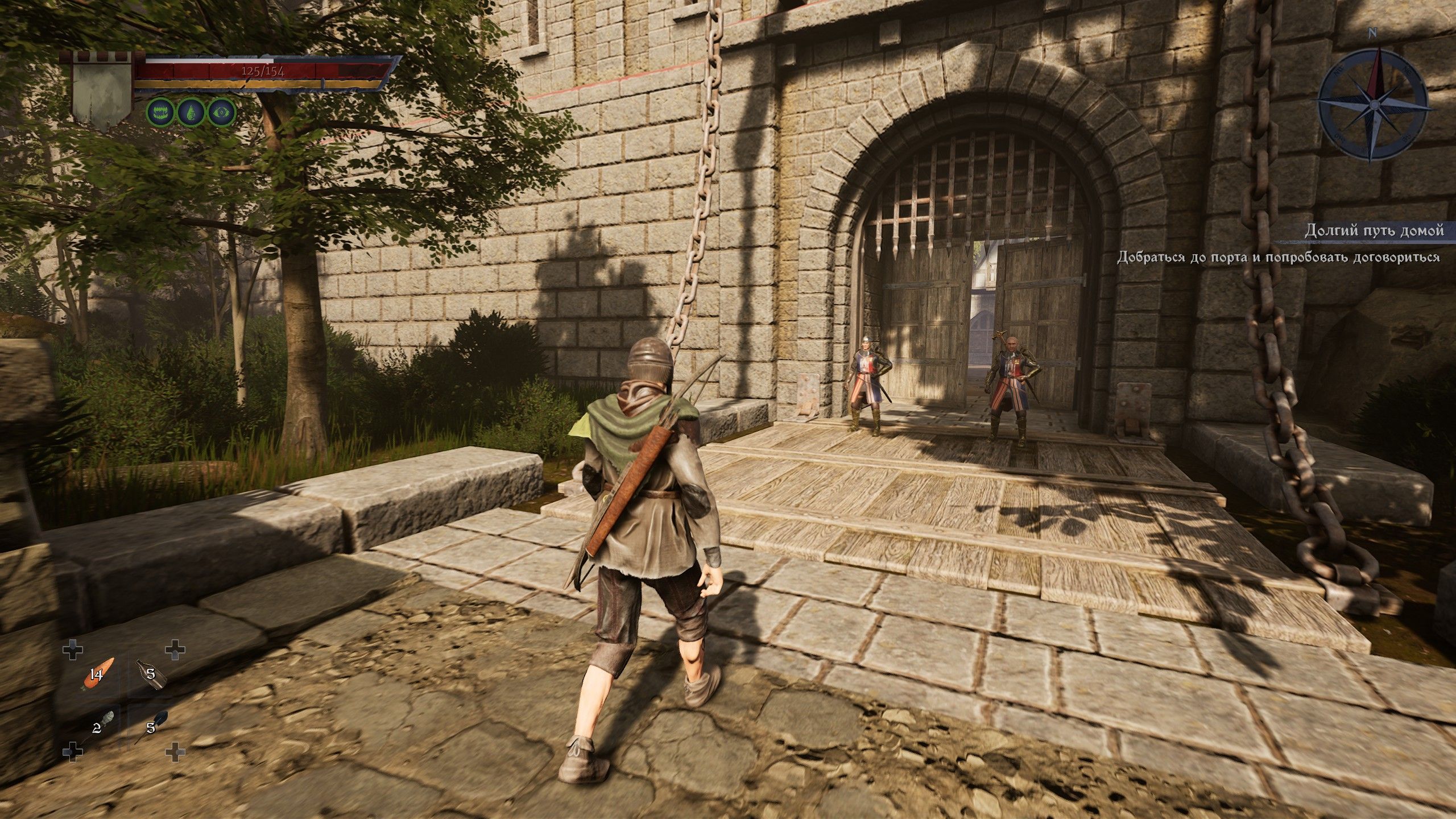Inspect the green droplet status icon

point(191,113)
